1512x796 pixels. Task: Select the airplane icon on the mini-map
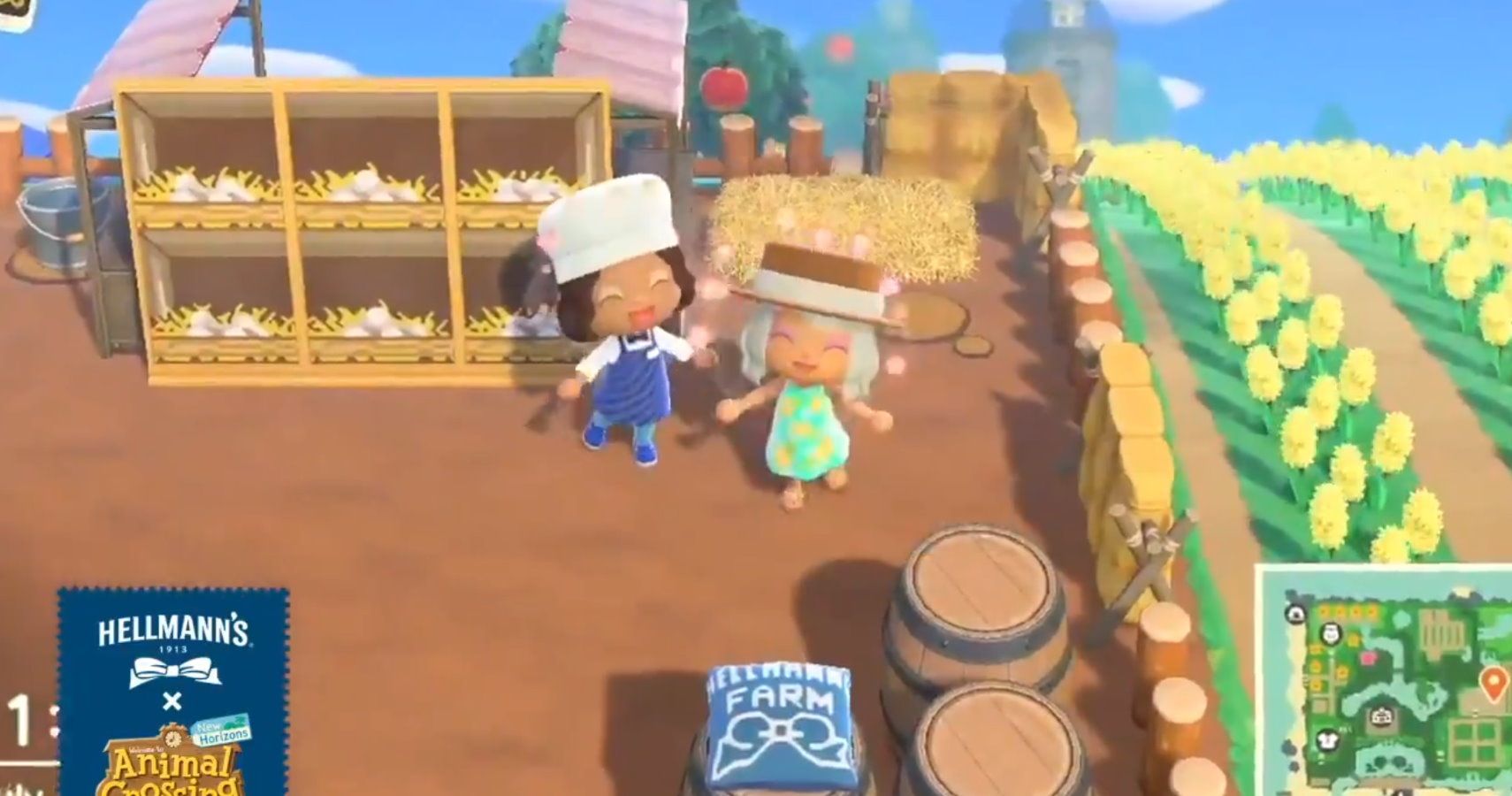pos(1294,613)
